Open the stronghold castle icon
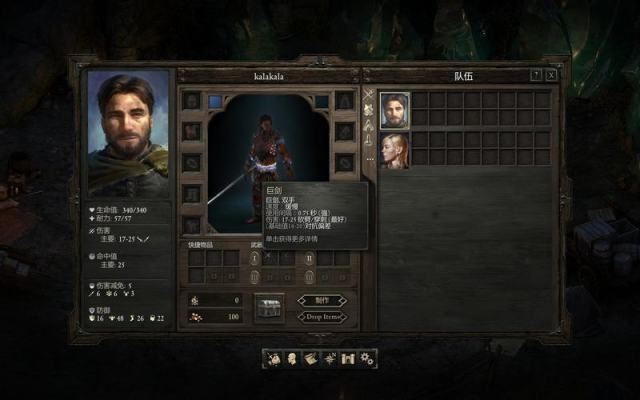The image size is (640, 400). [348, 358]
